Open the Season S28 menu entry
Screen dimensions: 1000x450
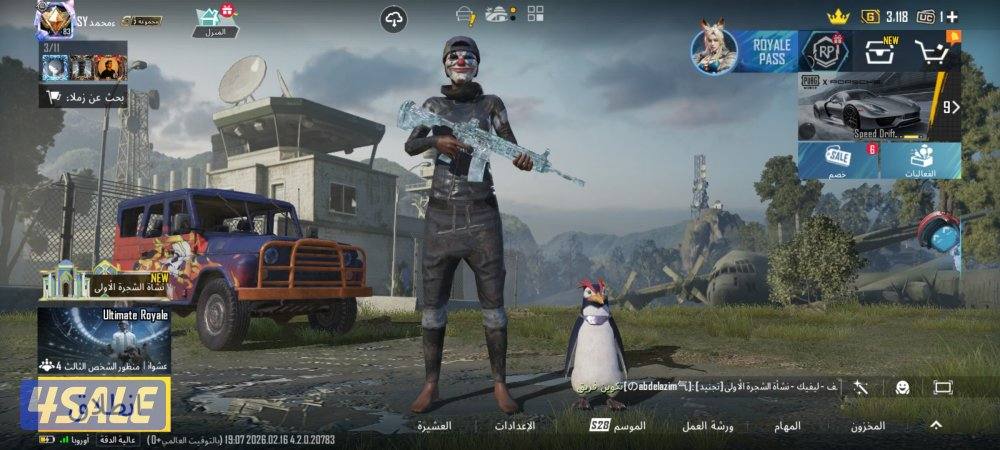tap(618, 426)
